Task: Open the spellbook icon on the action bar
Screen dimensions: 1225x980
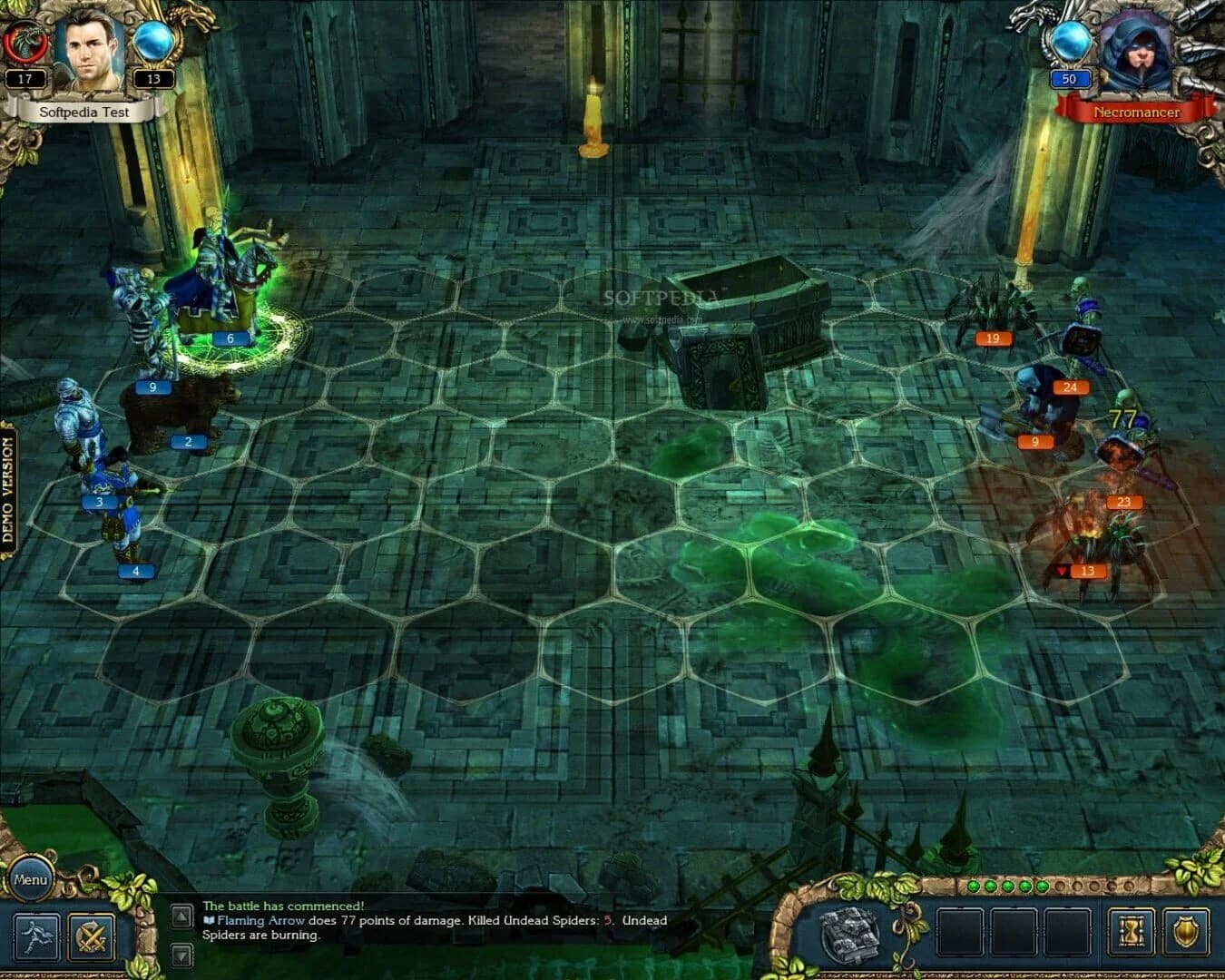Action: tap(848, 933)
